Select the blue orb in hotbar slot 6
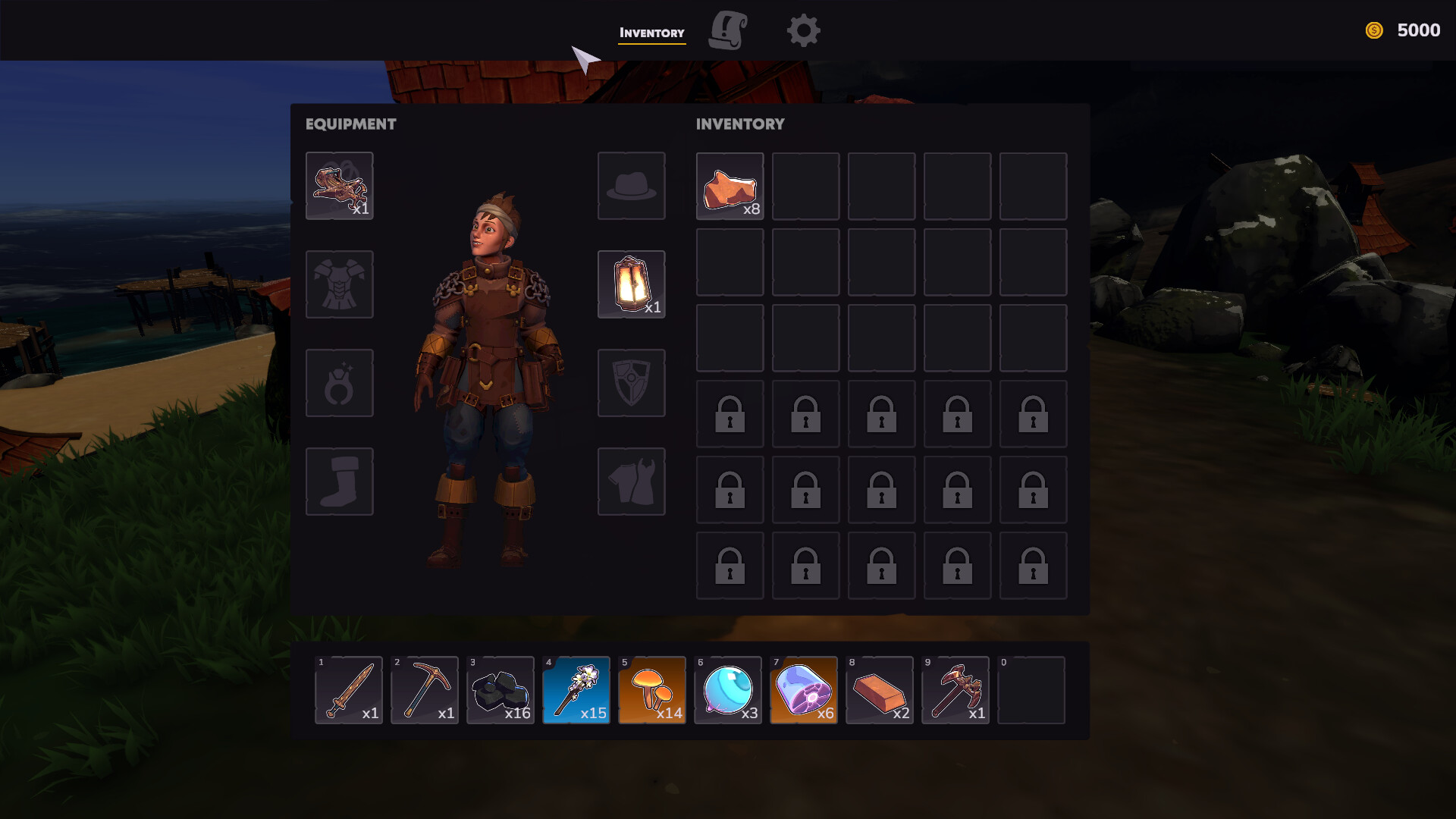1456x819 pixels. [727, 690]
